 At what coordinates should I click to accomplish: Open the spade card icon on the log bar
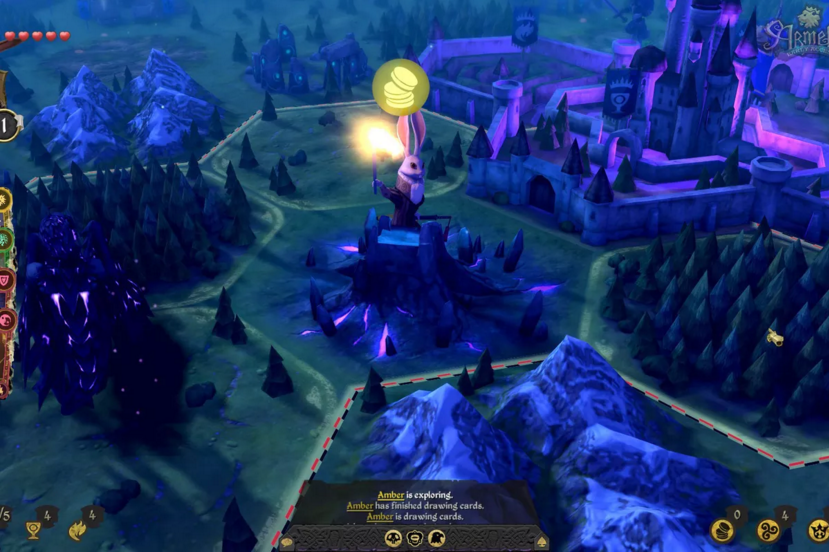point(541,540)
